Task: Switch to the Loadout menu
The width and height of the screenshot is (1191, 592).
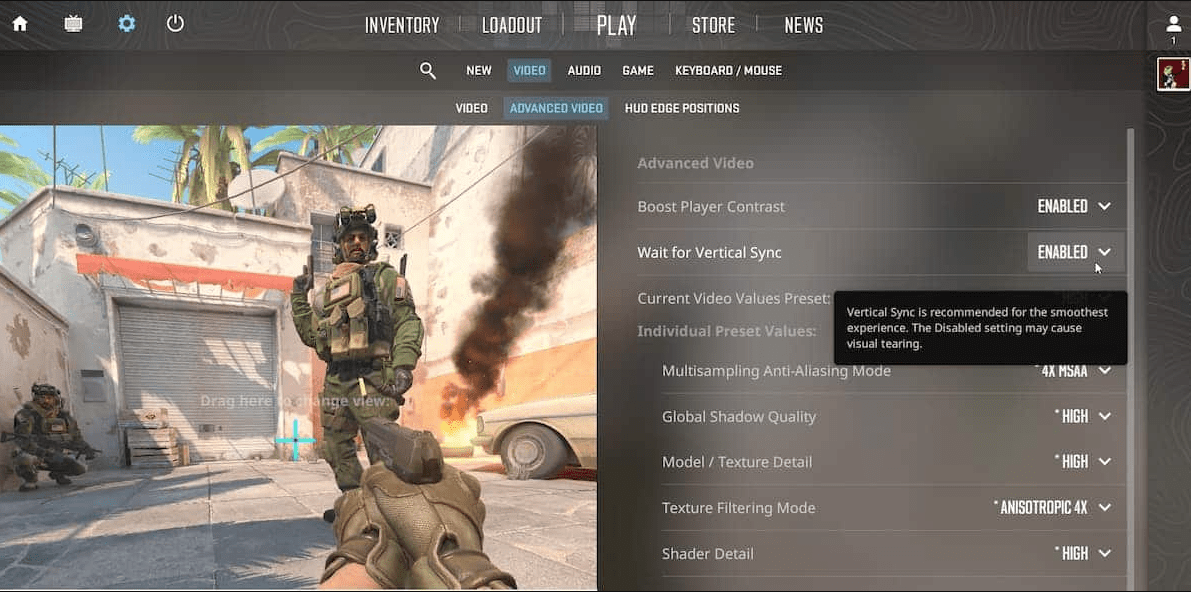Action: [512, 26]
